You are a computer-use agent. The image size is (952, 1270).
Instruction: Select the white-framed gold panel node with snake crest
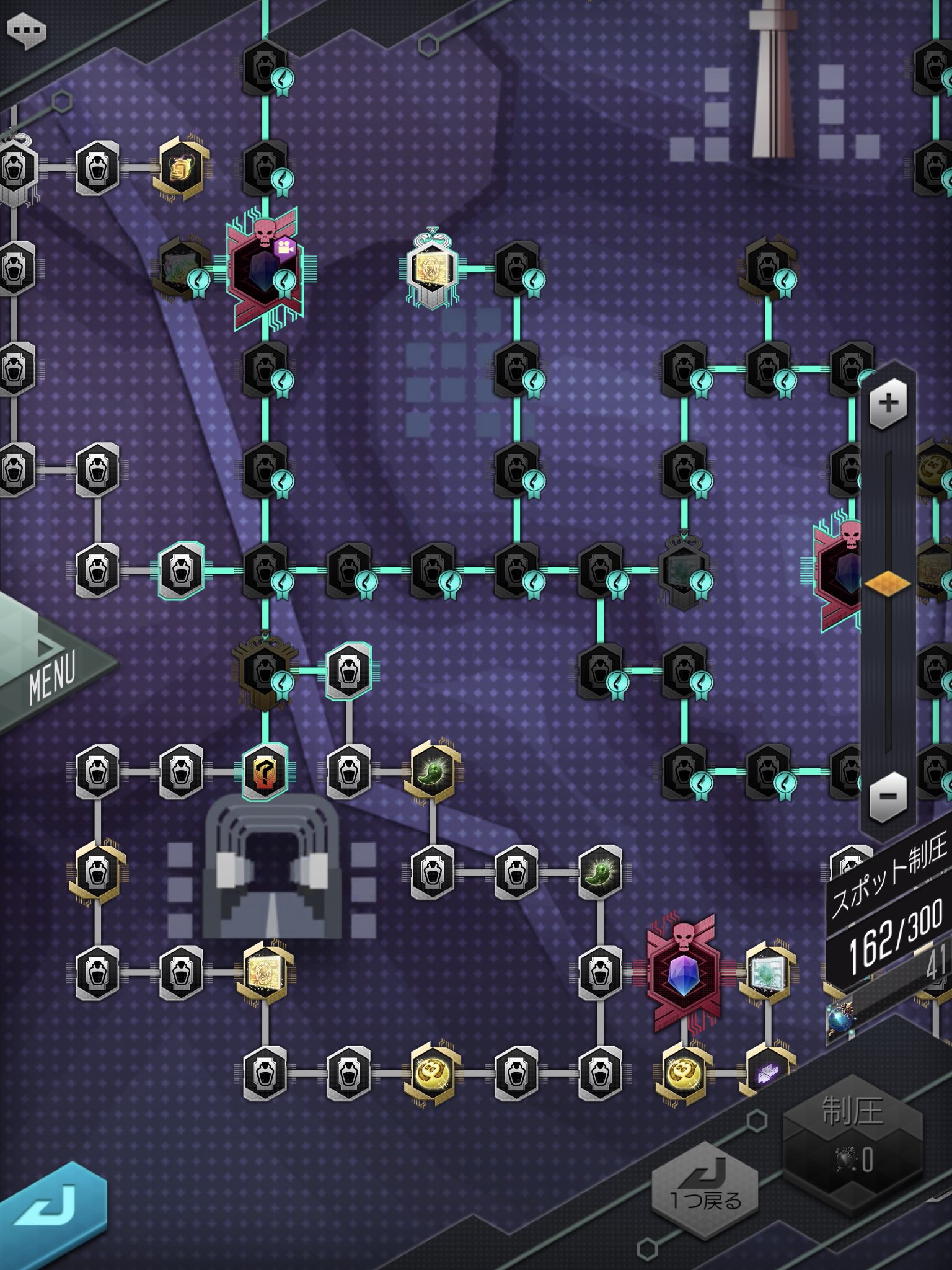[x=431, y=269]
